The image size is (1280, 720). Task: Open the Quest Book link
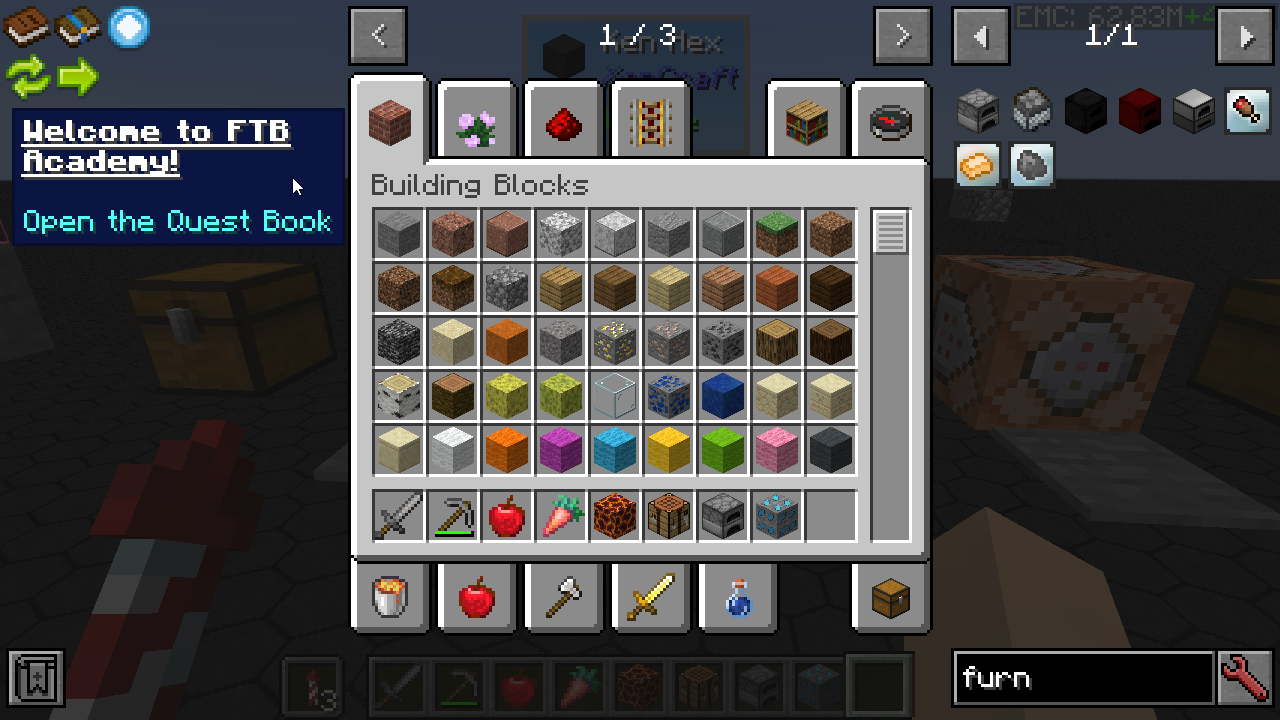177,221
